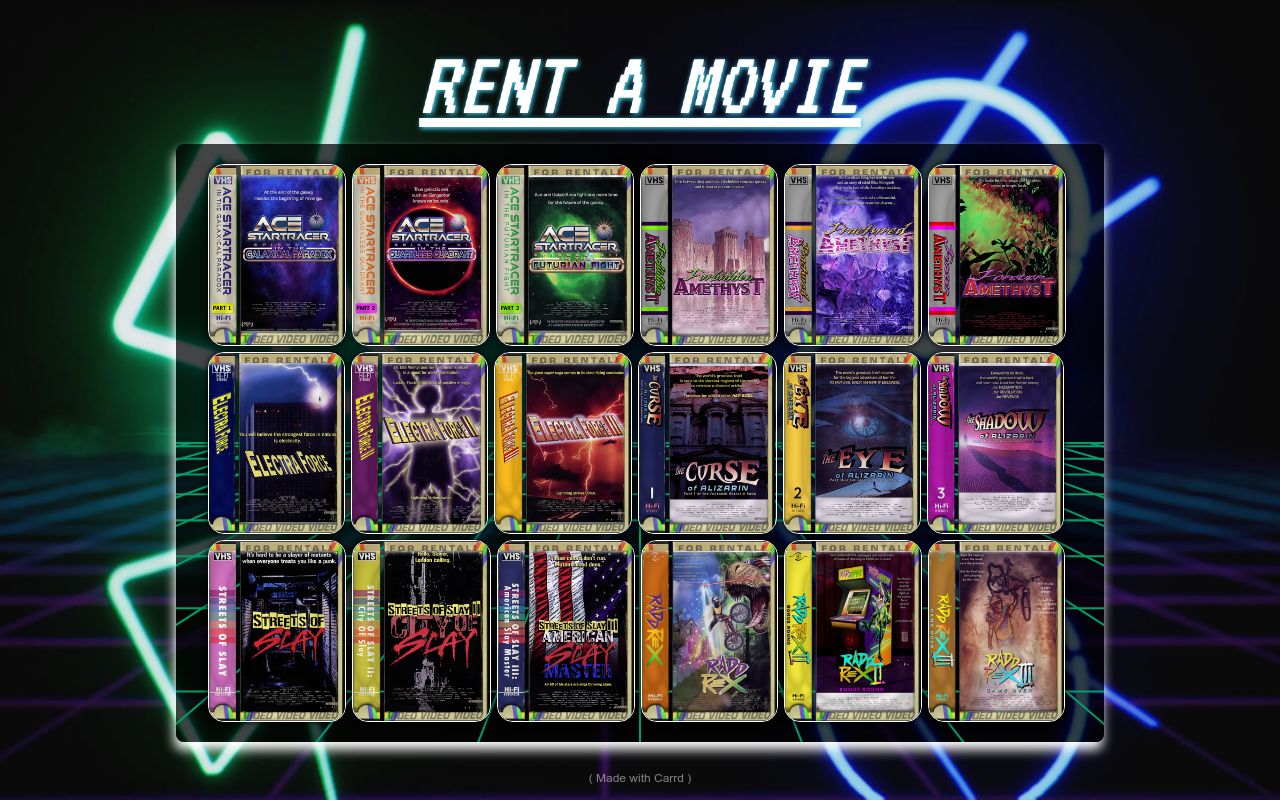This screenshot has width=1280, height=800.
Task: Click Streets of Slay II: City of Slay
Action: tap(420, 630)
